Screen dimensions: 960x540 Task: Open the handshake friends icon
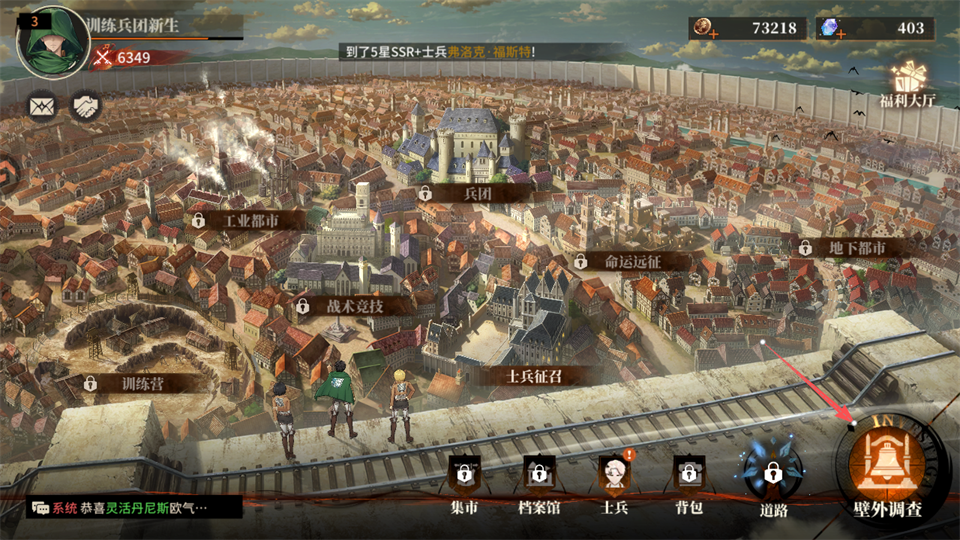85,105
